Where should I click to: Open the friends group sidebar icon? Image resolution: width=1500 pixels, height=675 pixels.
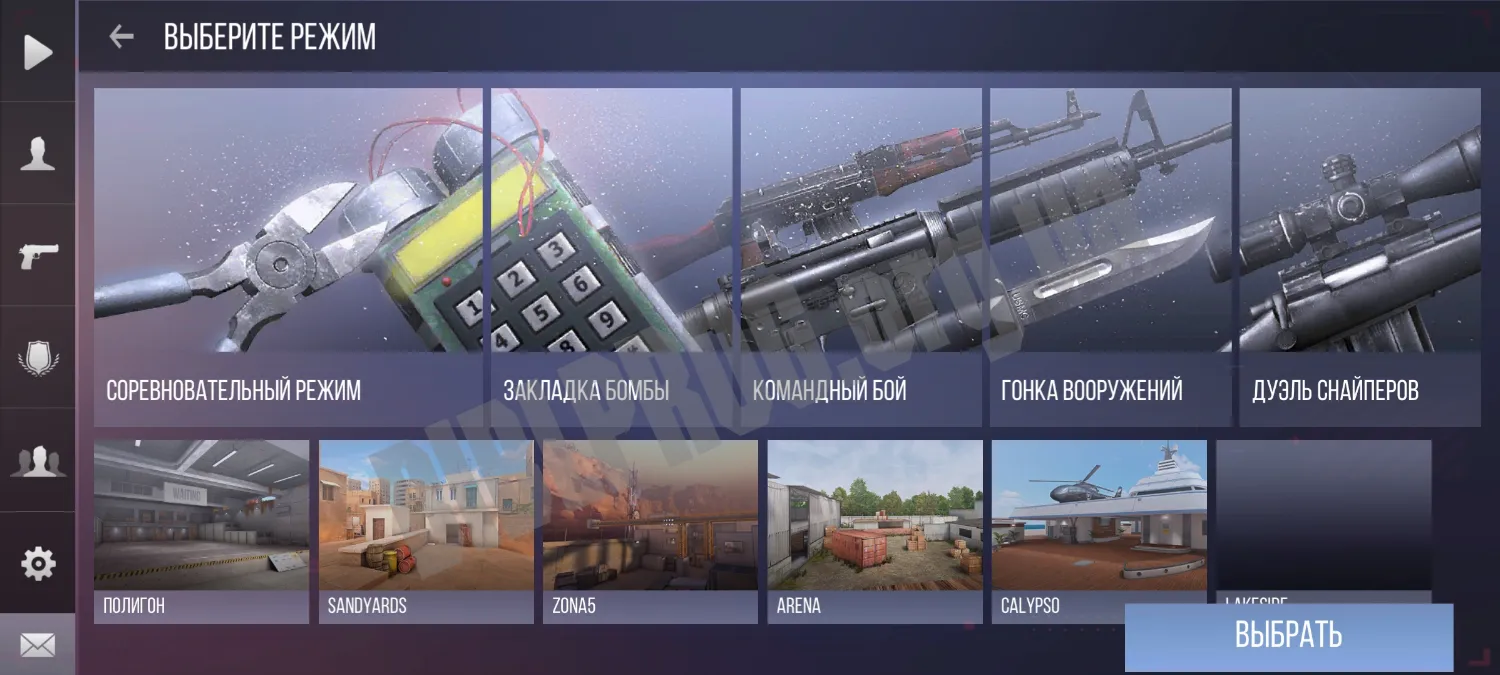[x=38, y=460]
